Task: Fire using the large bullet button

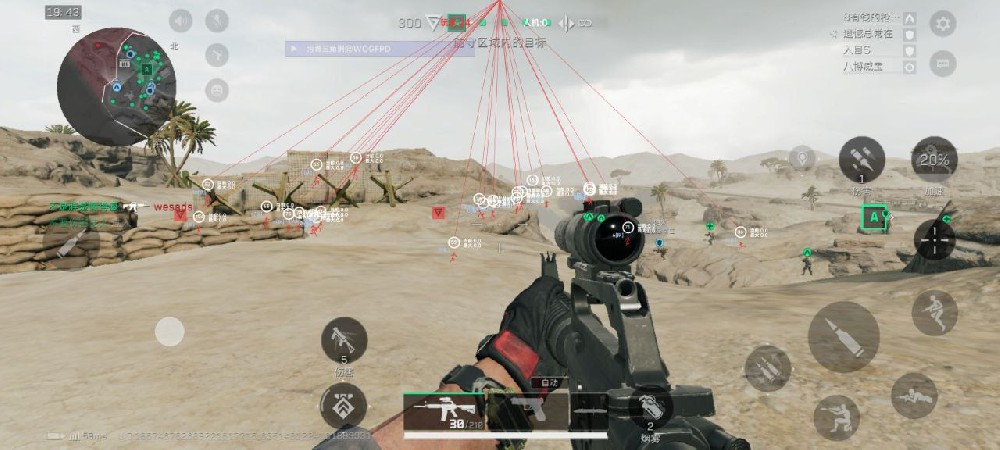Action: click(x=843, y=337)
